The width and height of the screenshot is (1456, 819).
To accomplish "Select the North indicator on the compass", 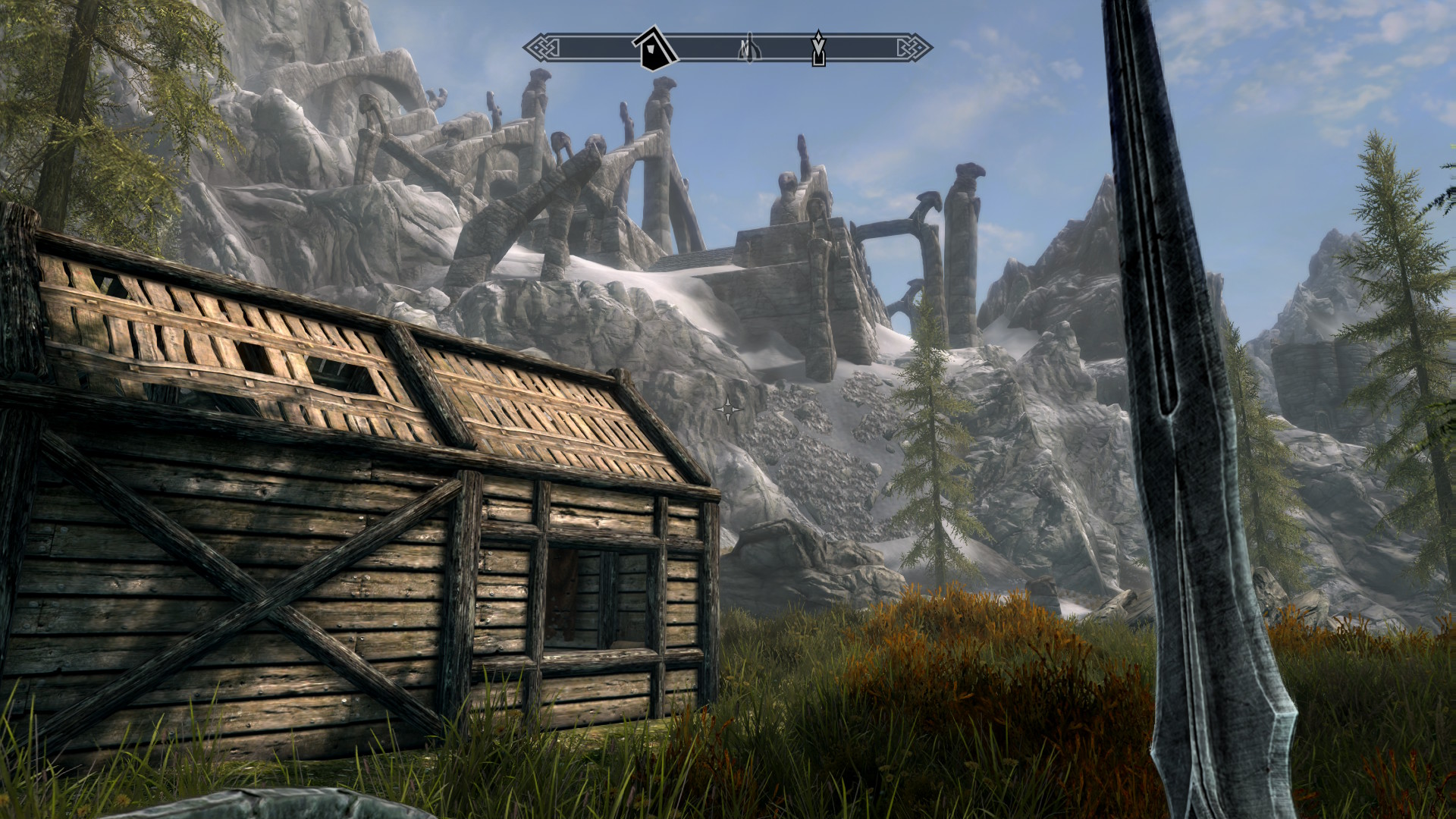I will tap(749, 49).
